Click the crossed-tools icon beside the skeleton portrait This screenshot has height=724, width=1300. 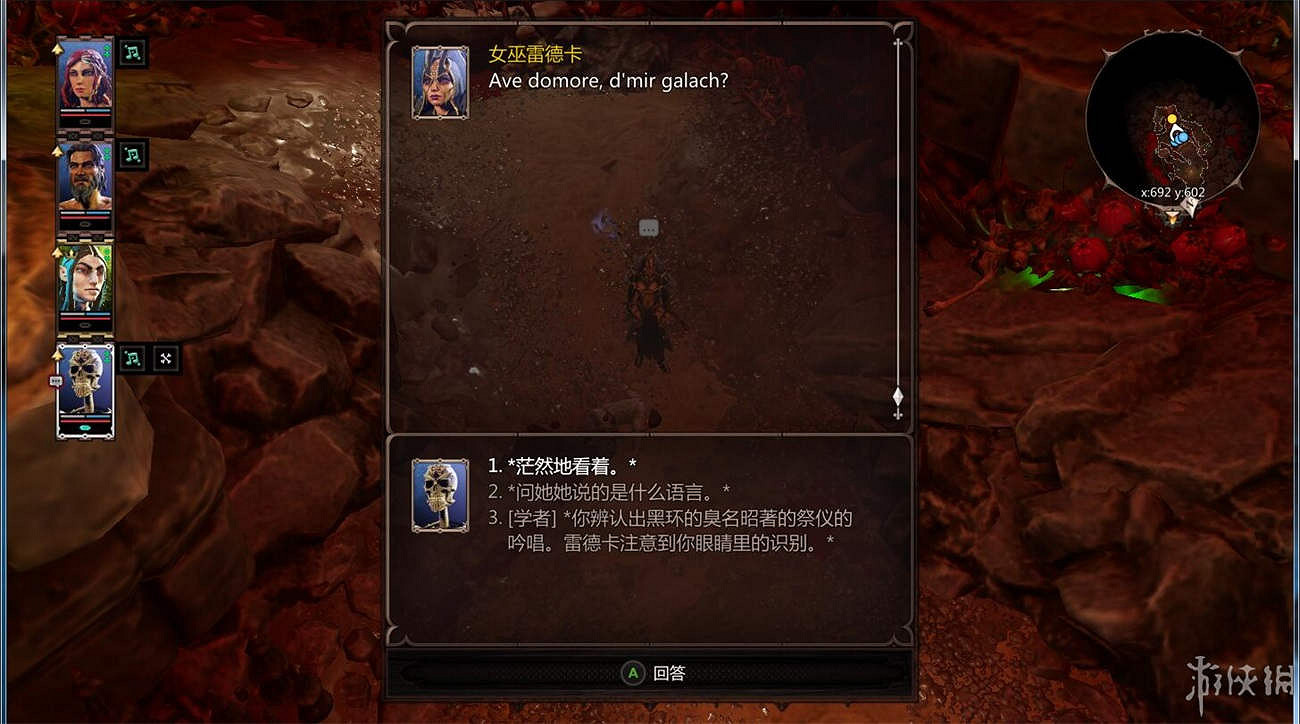click(166, 358)
